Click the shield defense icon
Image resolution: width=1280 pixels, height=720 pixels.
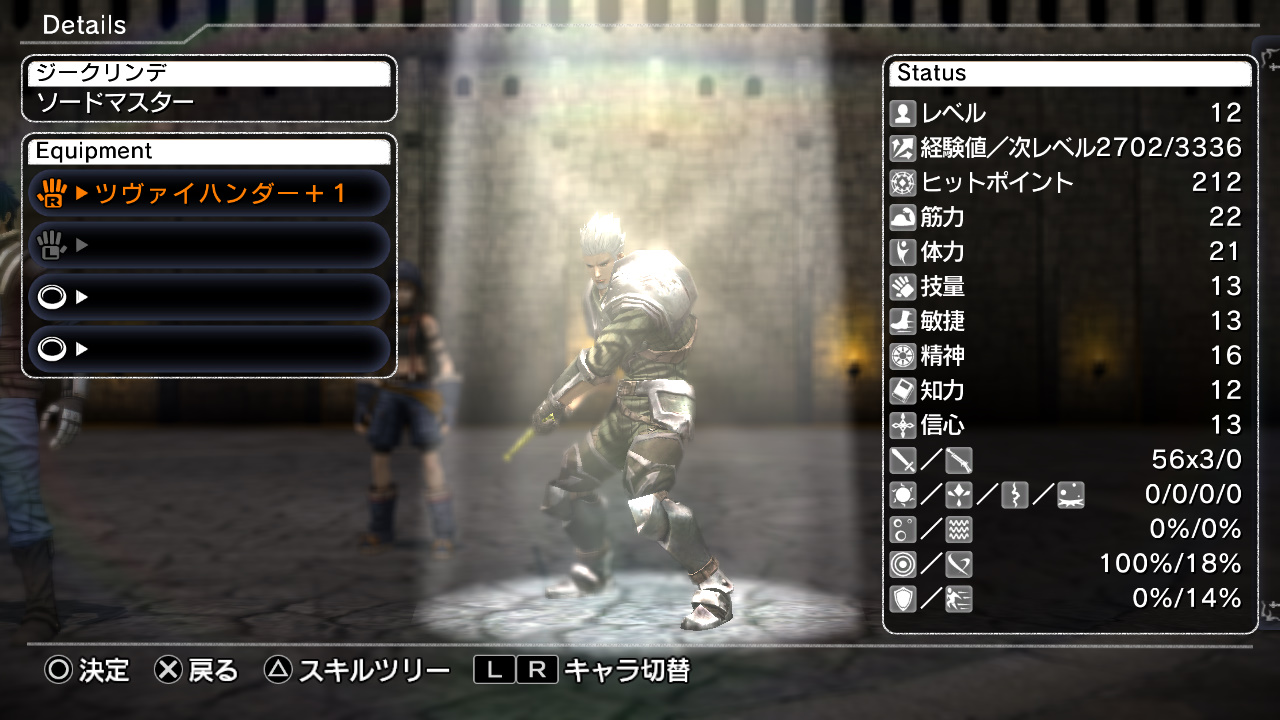[x=905, y=599]
